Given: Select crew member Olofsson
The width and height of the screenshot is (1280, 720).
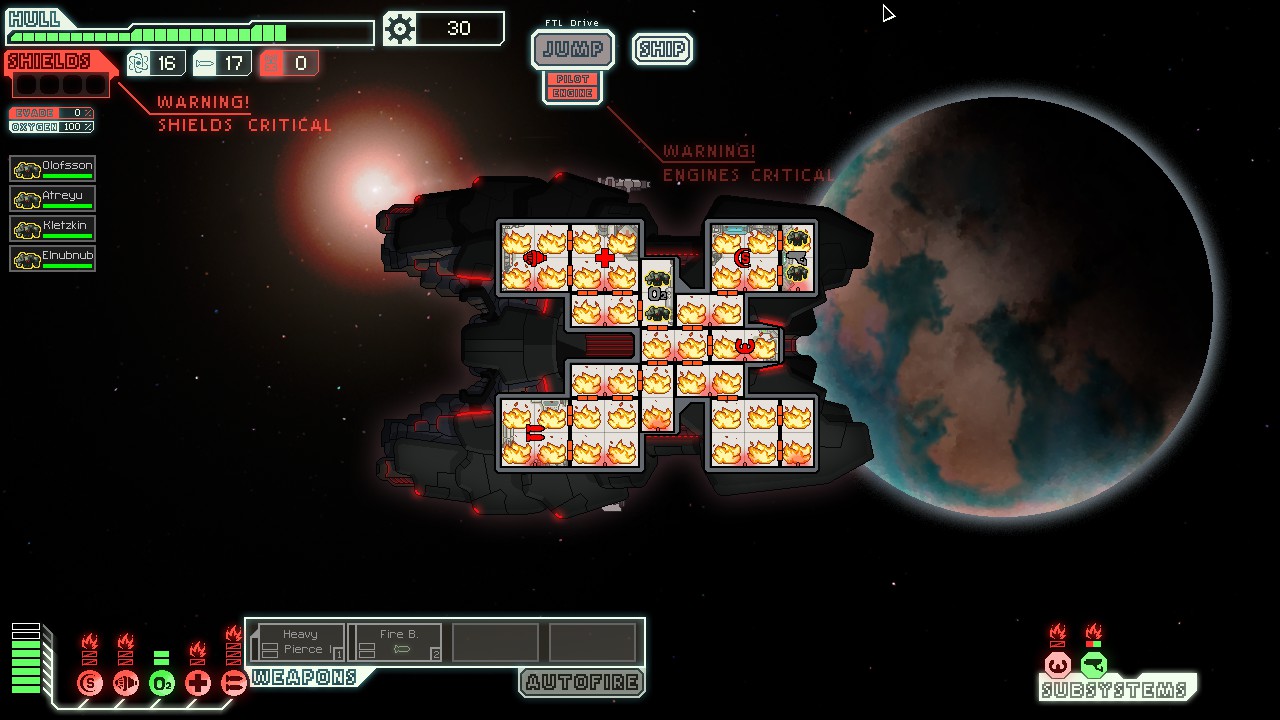Looking at the screenshot, I should click(x=53, y=168).
